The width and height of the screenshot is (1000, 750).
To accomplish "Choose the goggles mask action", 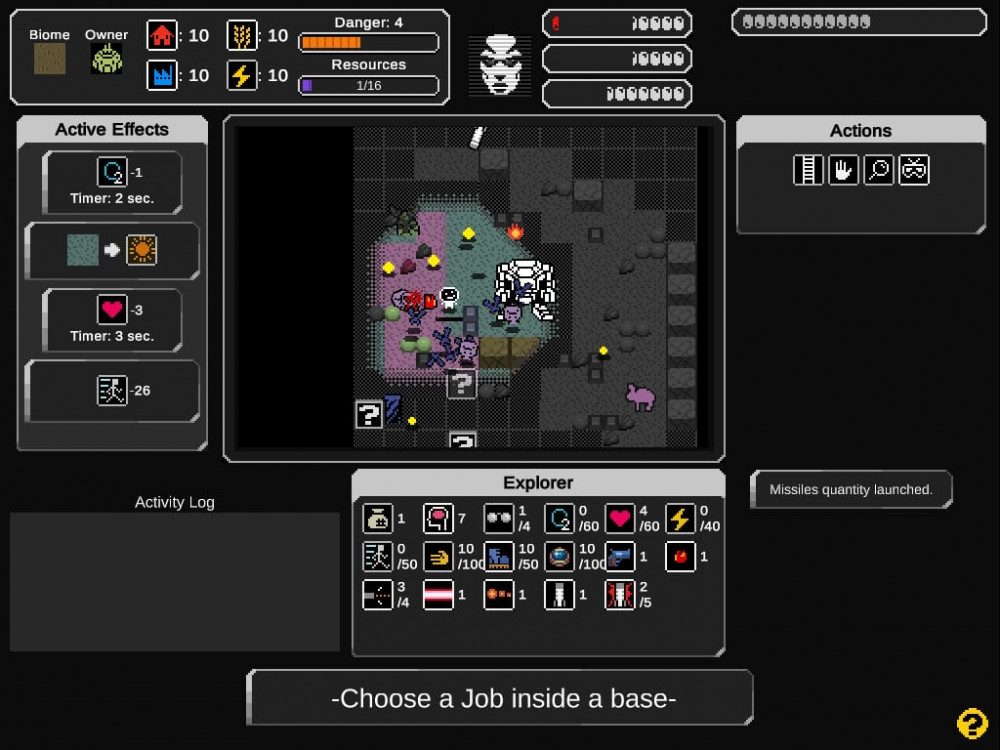I will tap(914, 170).
